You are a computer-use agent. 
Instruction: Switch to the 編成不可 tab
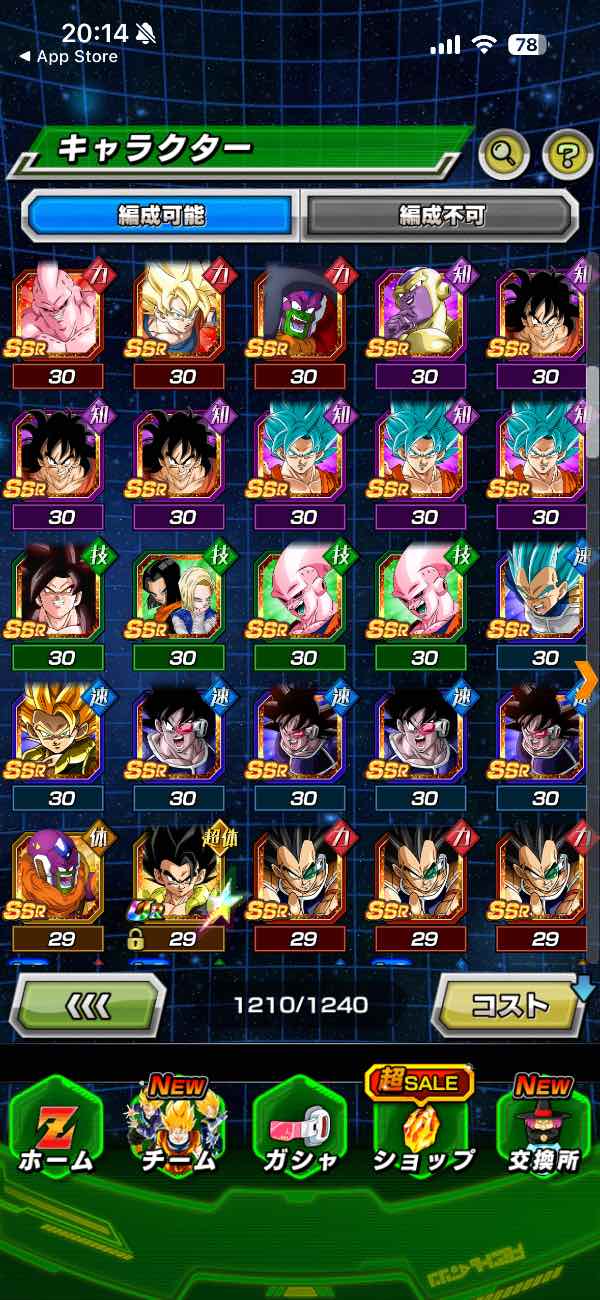[441, 216]
